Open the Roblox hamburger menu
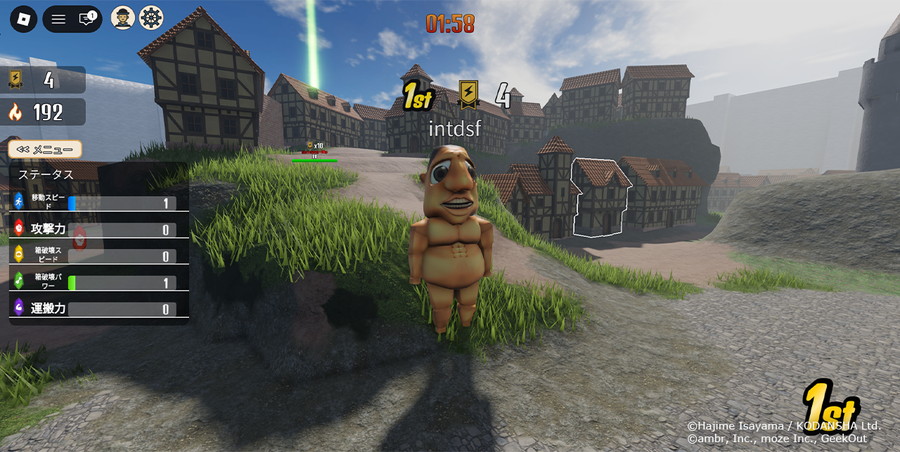Image resolution: width=900 pixels, height=452 pixels. coord(59,19)
